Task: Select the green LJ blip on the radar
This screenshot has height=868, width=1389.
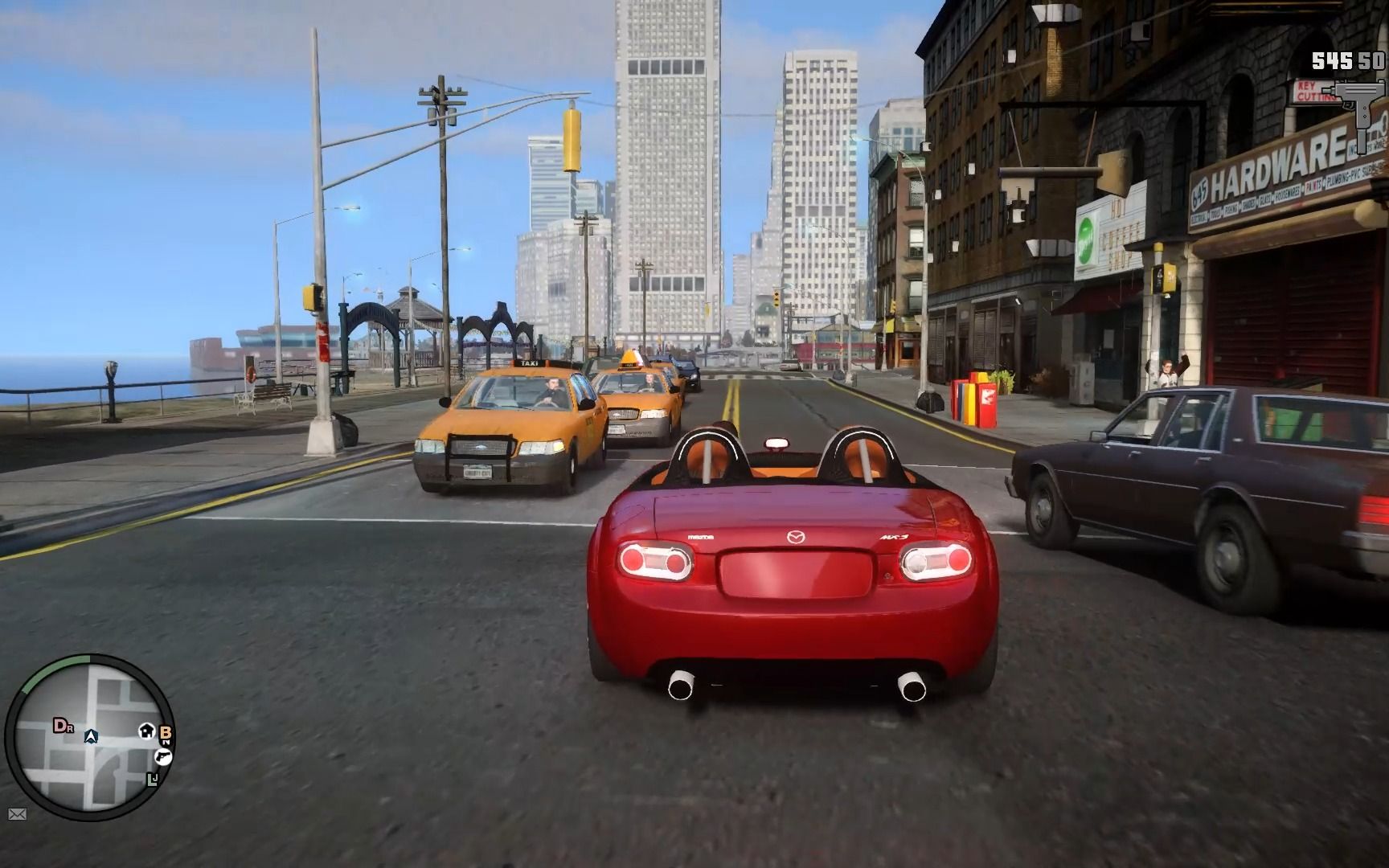Action: (153, 779)
